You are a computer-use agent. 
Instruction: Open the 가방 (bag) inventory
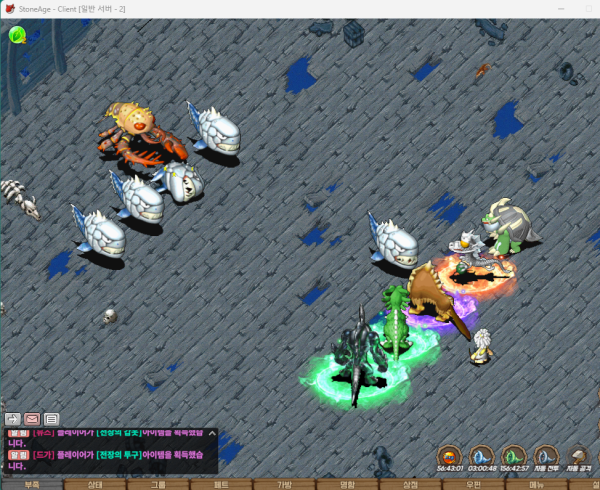(285, 484)
